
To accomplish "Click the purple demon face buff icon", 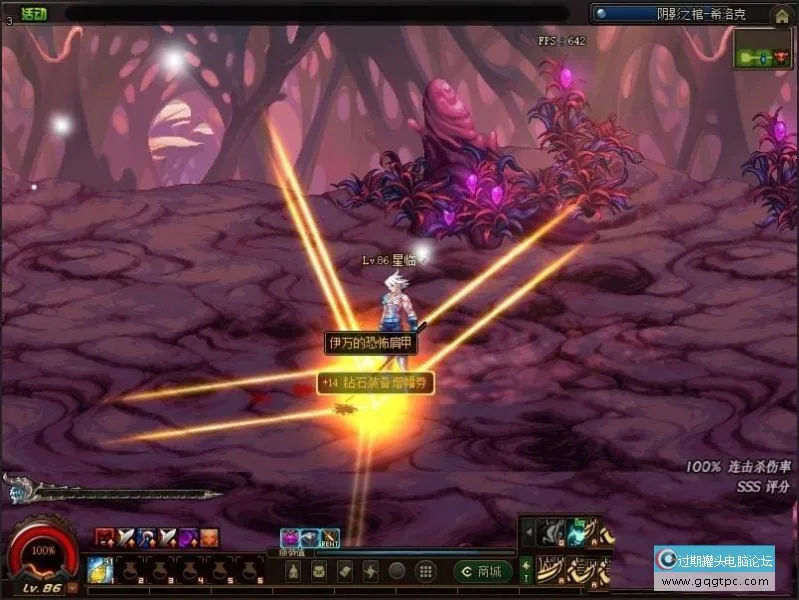I will (x=290, y=538).
